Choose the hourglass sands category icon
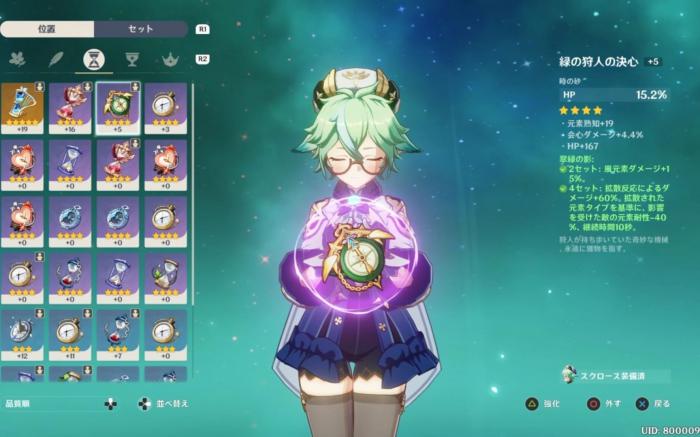Screen dimensions: 700x437 [x=91, y=60]
